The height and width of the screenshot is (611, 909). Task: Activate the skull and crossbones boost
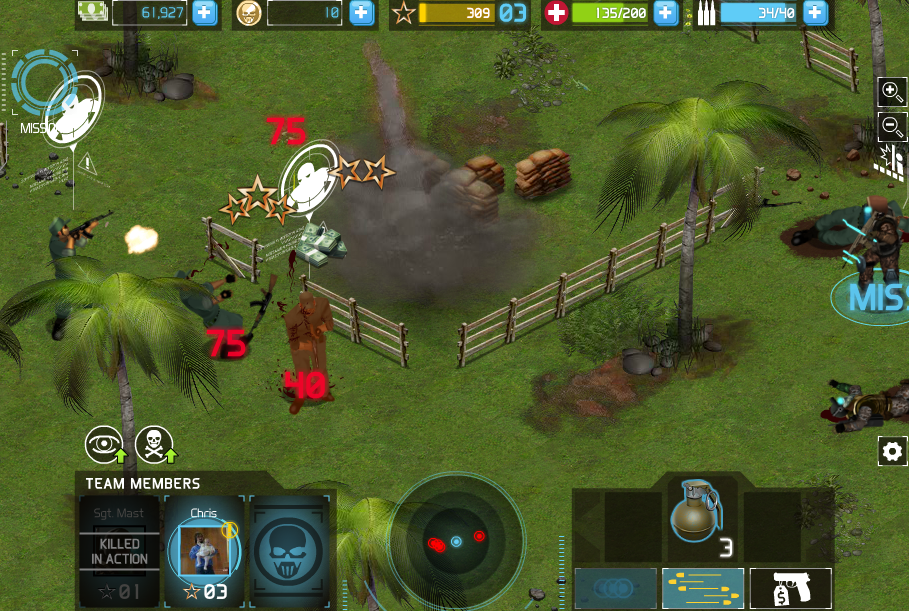pyautogui.click(x=154, y=445)
